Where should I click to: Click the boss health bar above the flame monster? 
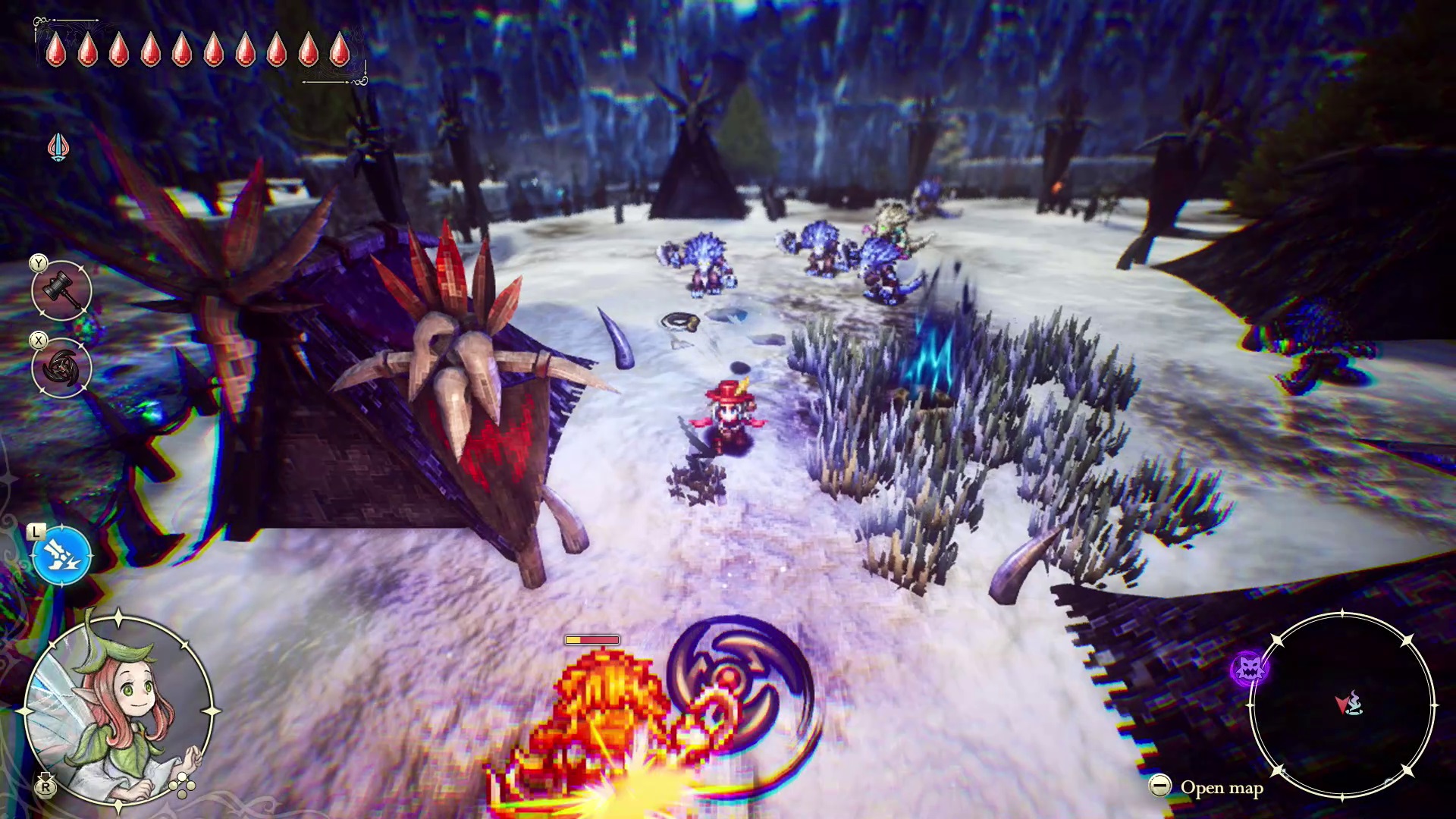(x=593, y=639)
